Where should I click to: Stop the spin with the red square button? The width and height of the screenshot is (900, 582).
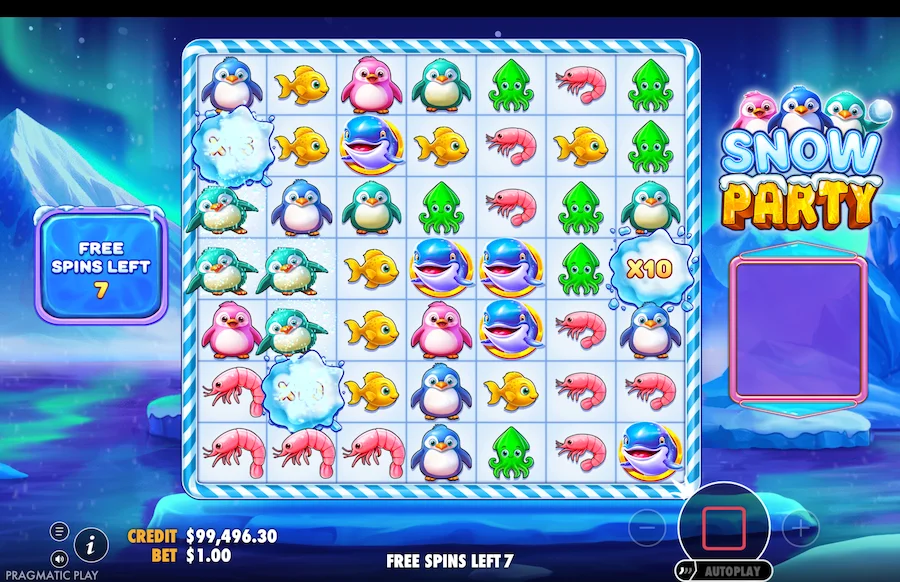(723, 528)
